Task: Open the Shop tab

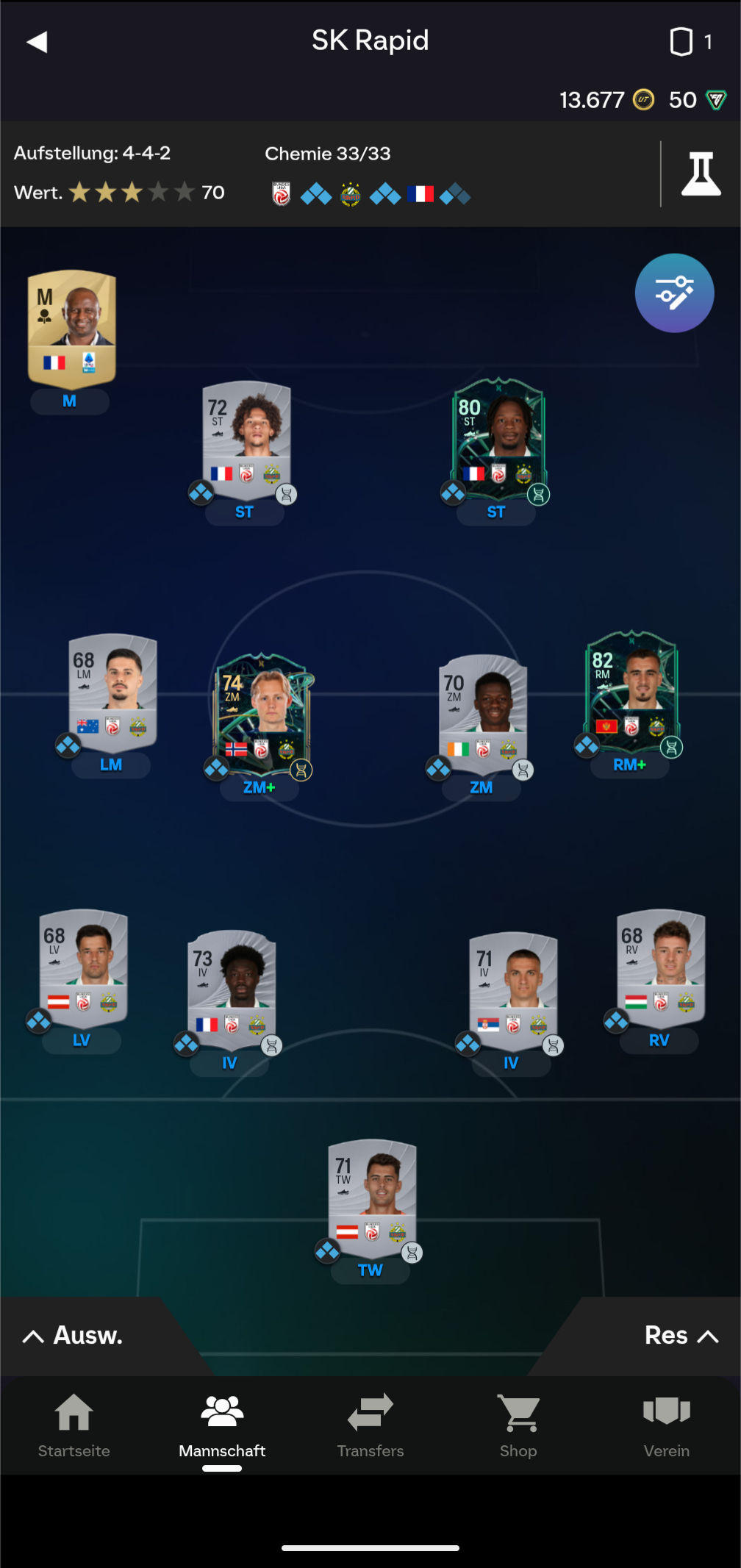Action: (518, 1426)
